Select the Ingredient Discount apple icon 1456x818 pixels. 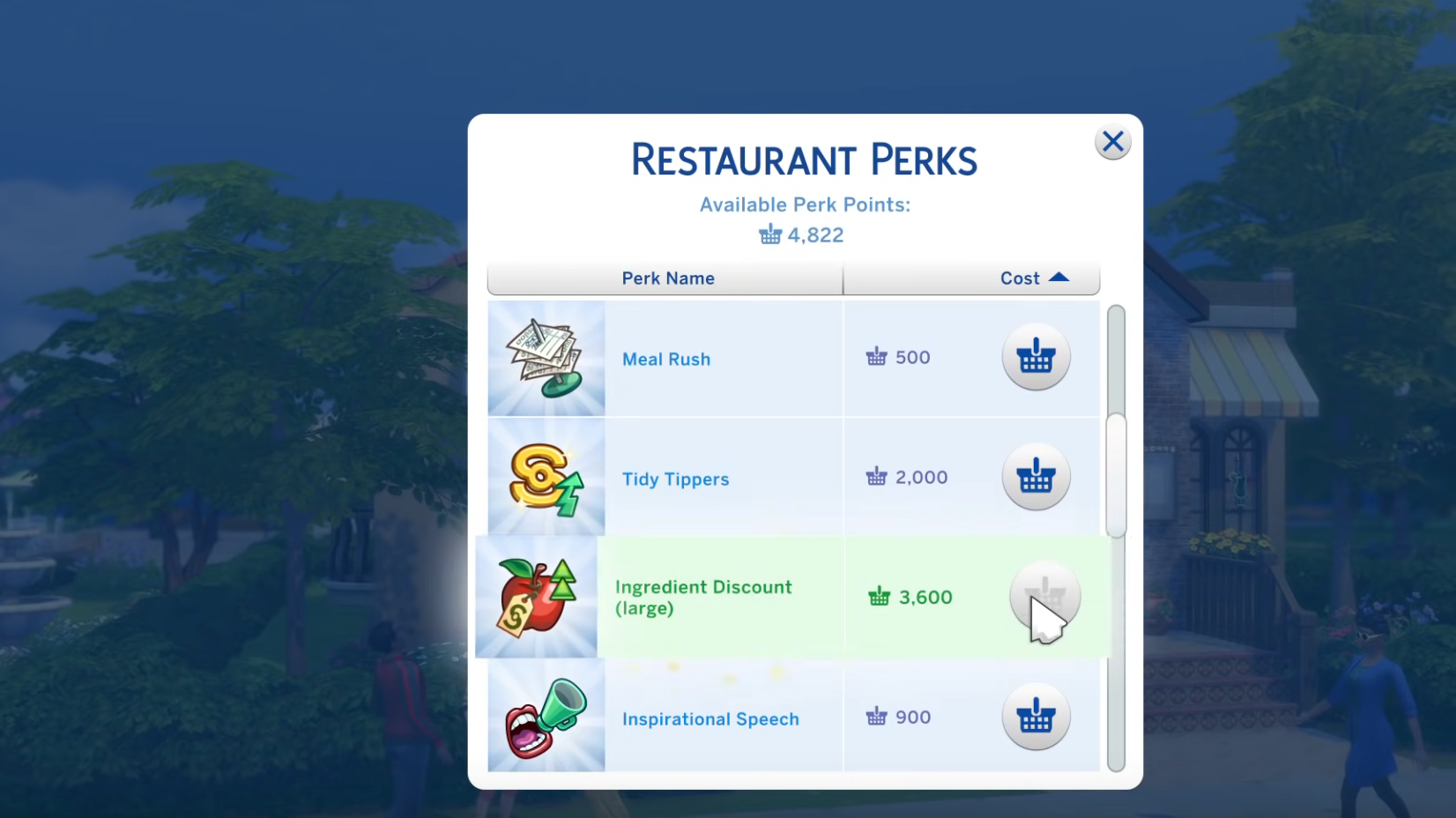point(536,597)
